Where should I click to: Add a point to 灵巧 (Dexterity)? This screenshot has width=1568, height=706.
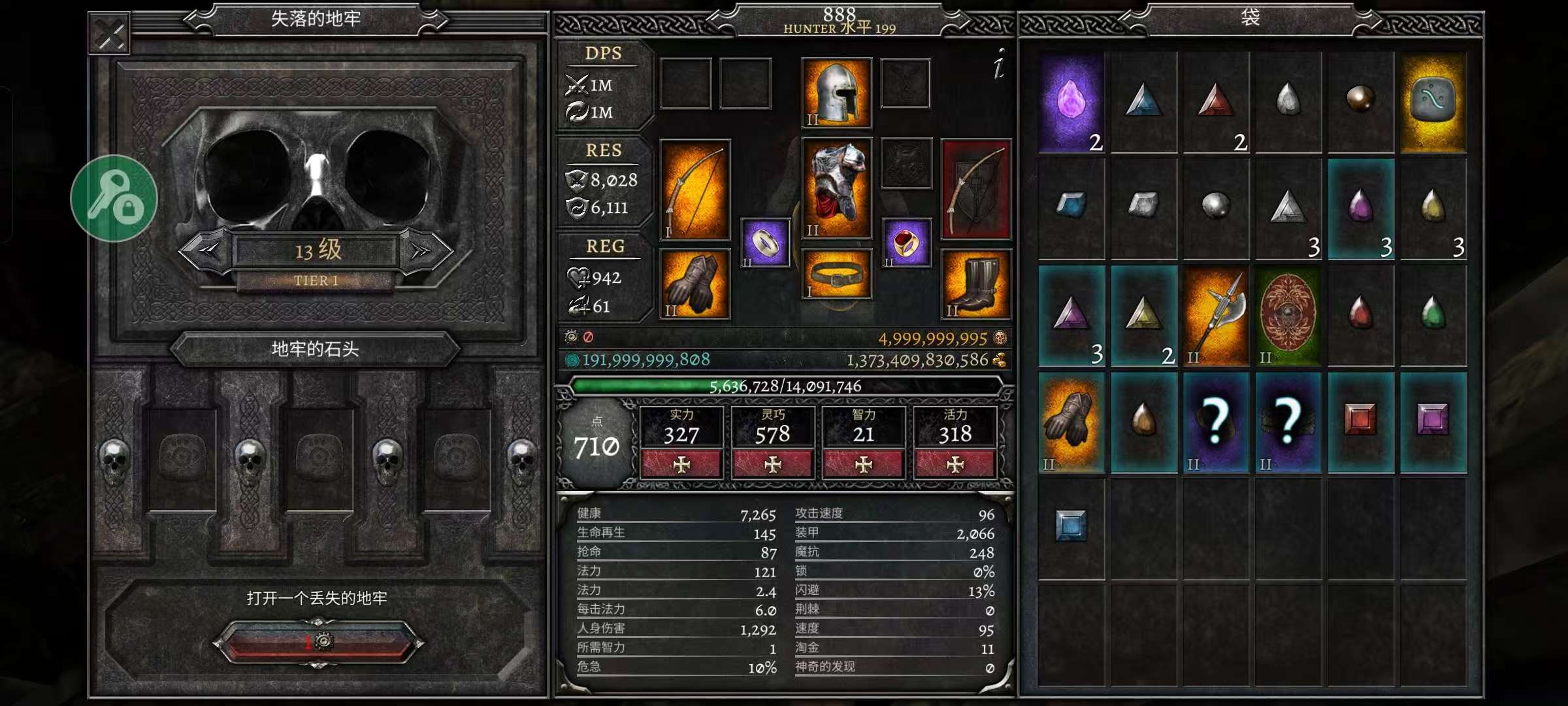click(x=773, y=464)
